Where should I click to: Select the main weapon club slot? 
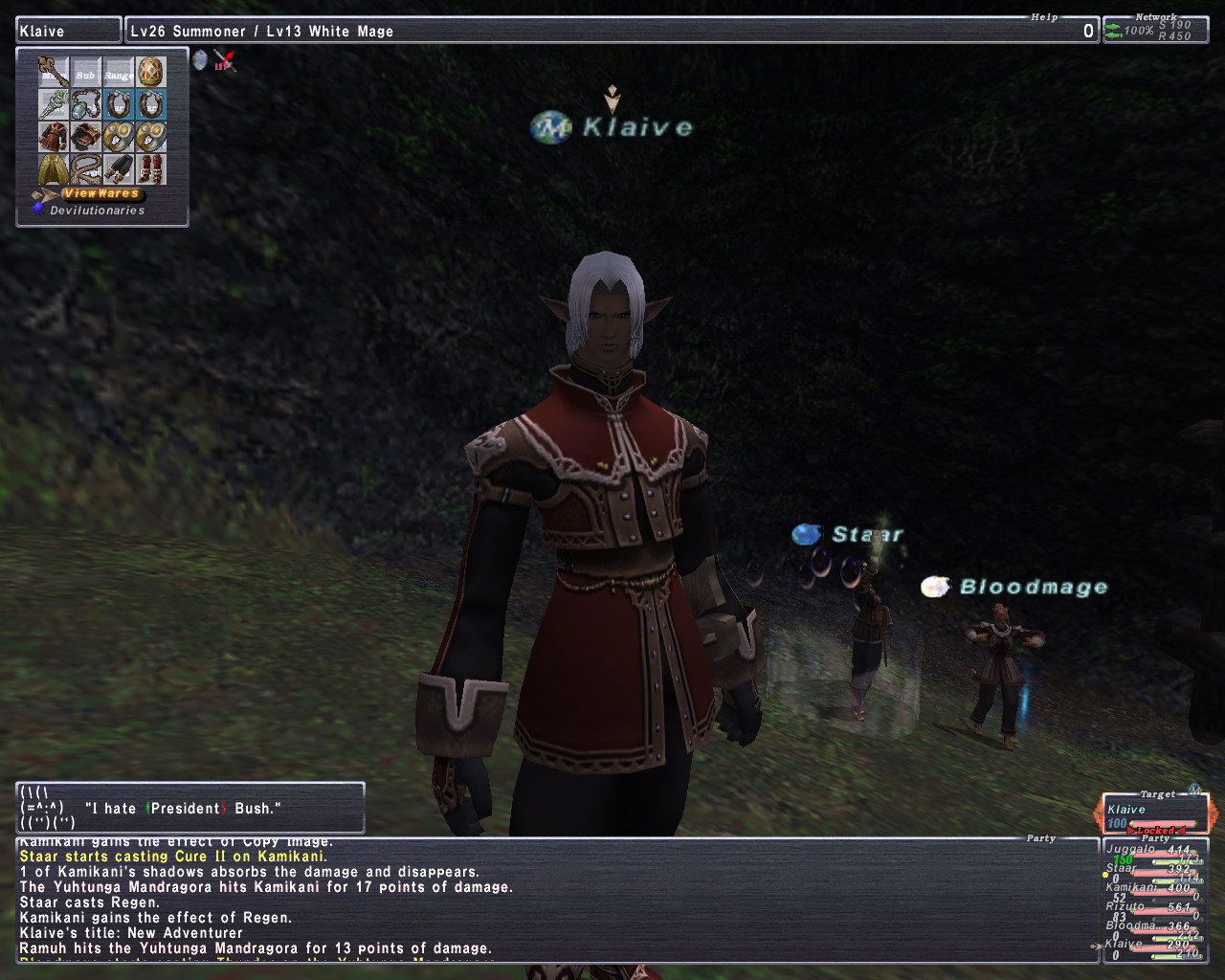pos(53,72)
